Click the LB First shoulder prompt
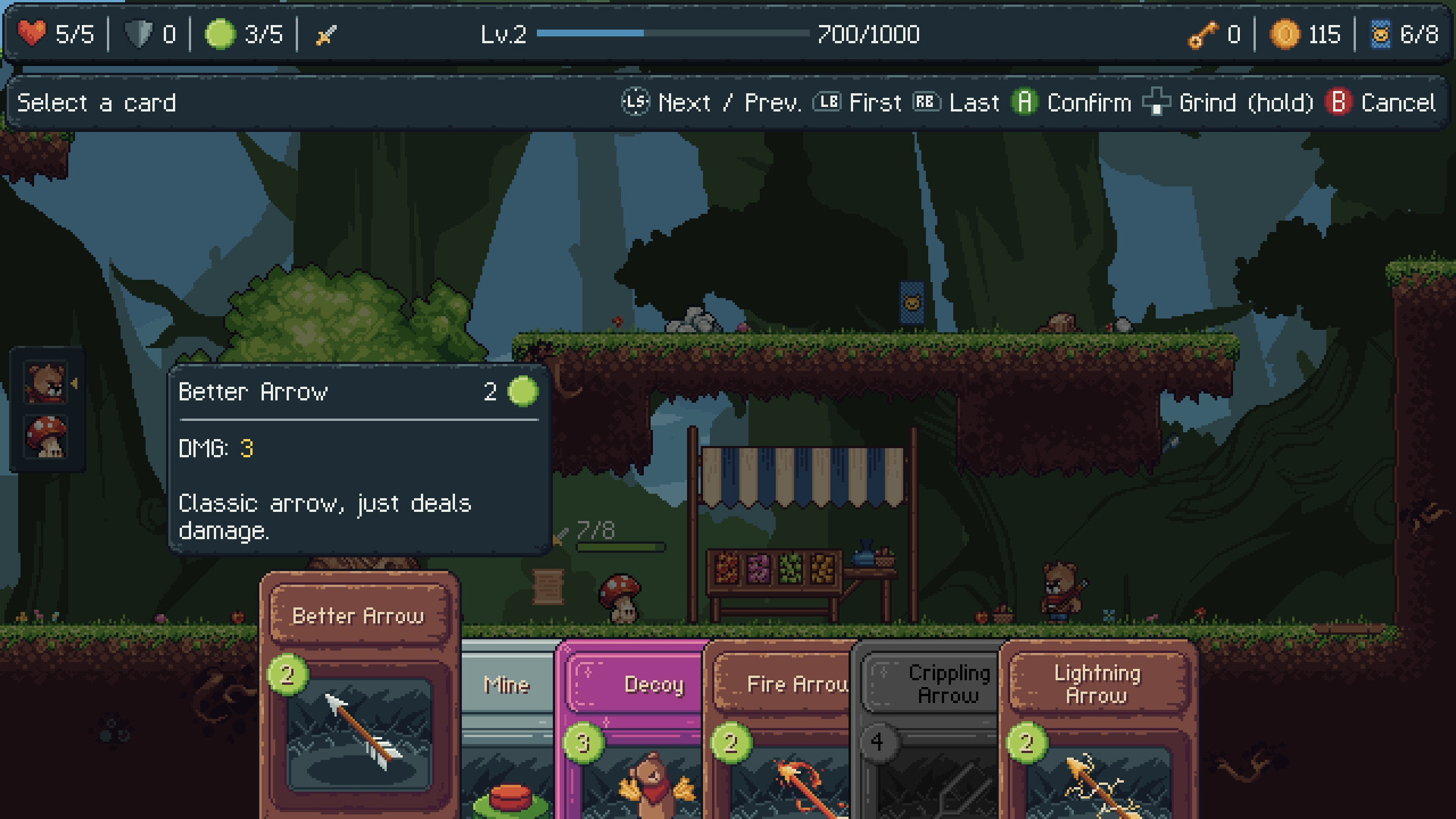 (827, 102)
